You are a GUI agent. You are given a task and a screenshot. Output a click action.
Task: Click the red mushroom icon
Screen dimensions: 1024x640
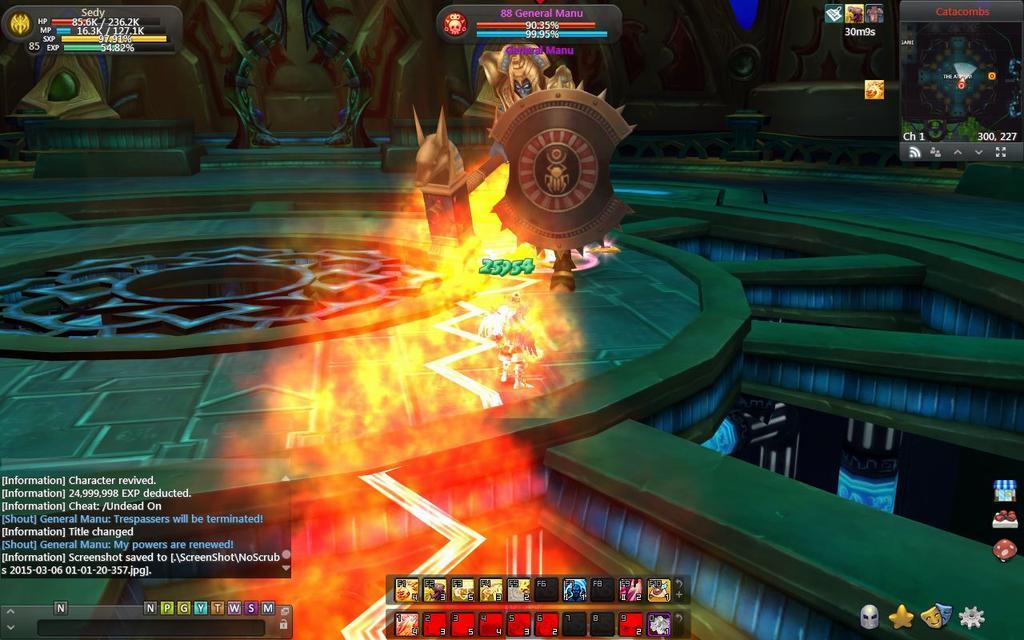1004,550
